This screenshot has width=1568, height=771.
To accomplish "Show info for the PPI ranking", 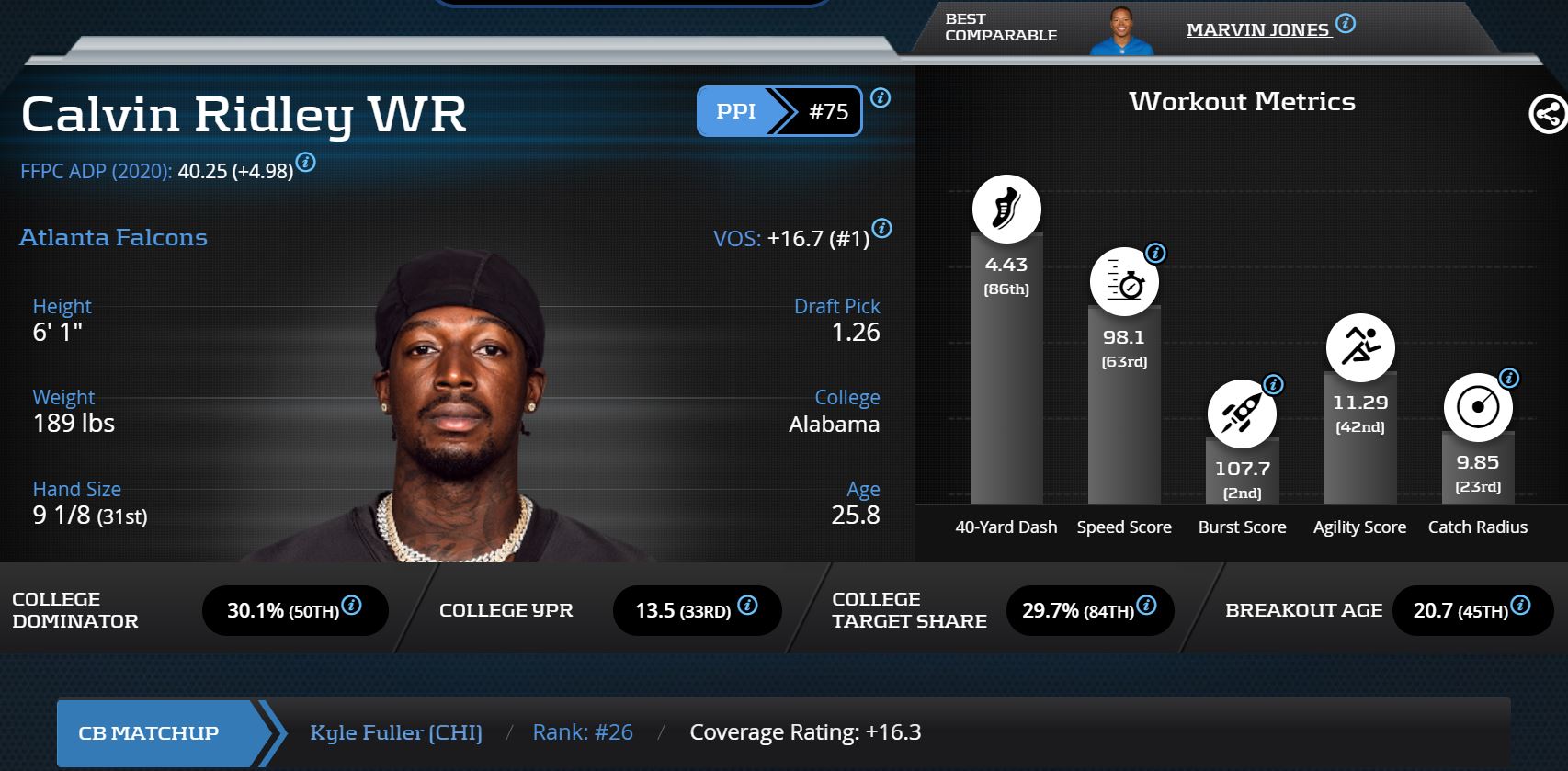I will [881, 98].
